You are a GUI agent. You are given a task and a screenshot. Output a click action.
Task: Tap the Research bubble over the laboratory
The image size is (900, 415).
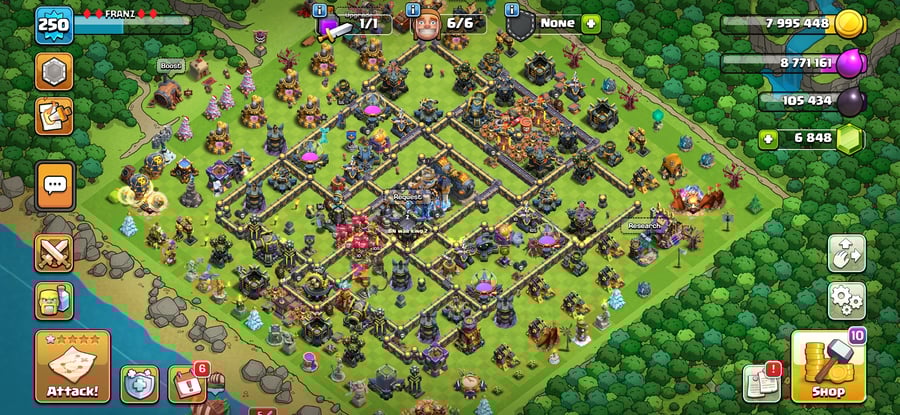[x=644, y=226]
